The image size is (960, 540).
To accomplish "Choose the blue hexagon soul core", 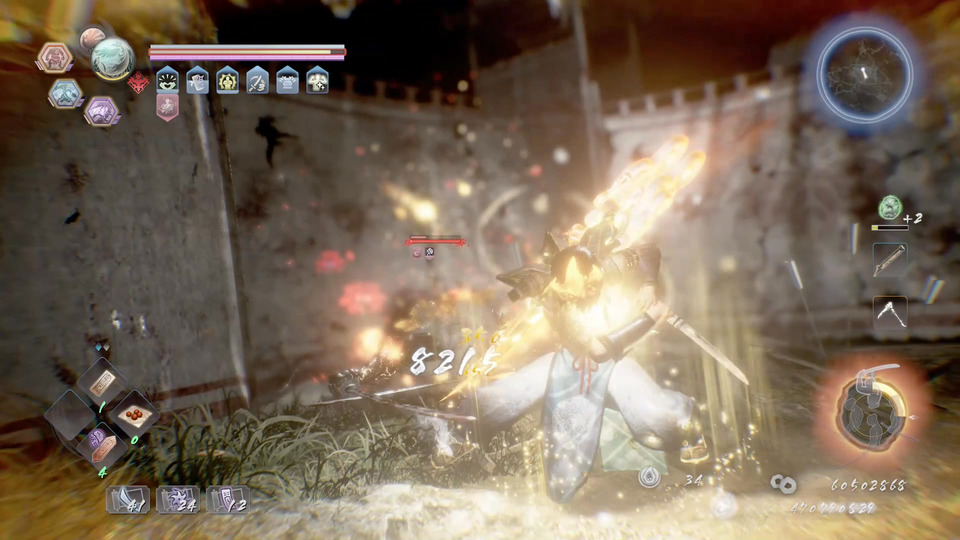I will click(x=65, y=93).
